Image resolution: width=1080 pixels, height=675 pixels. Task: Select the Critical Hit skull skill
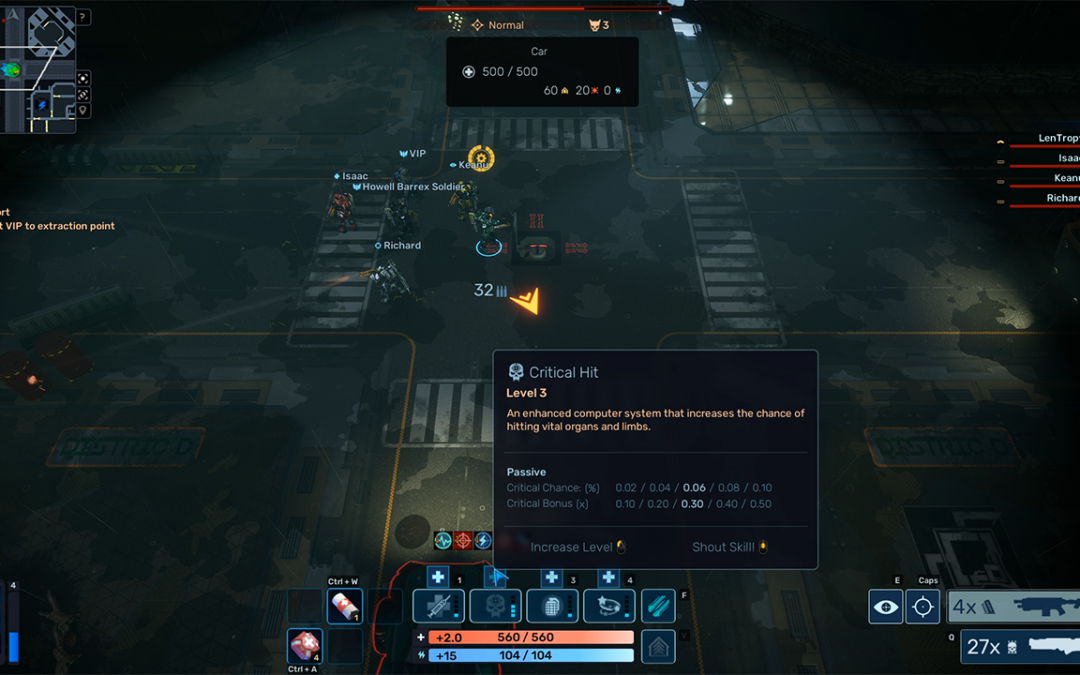(x=497, y=606)
